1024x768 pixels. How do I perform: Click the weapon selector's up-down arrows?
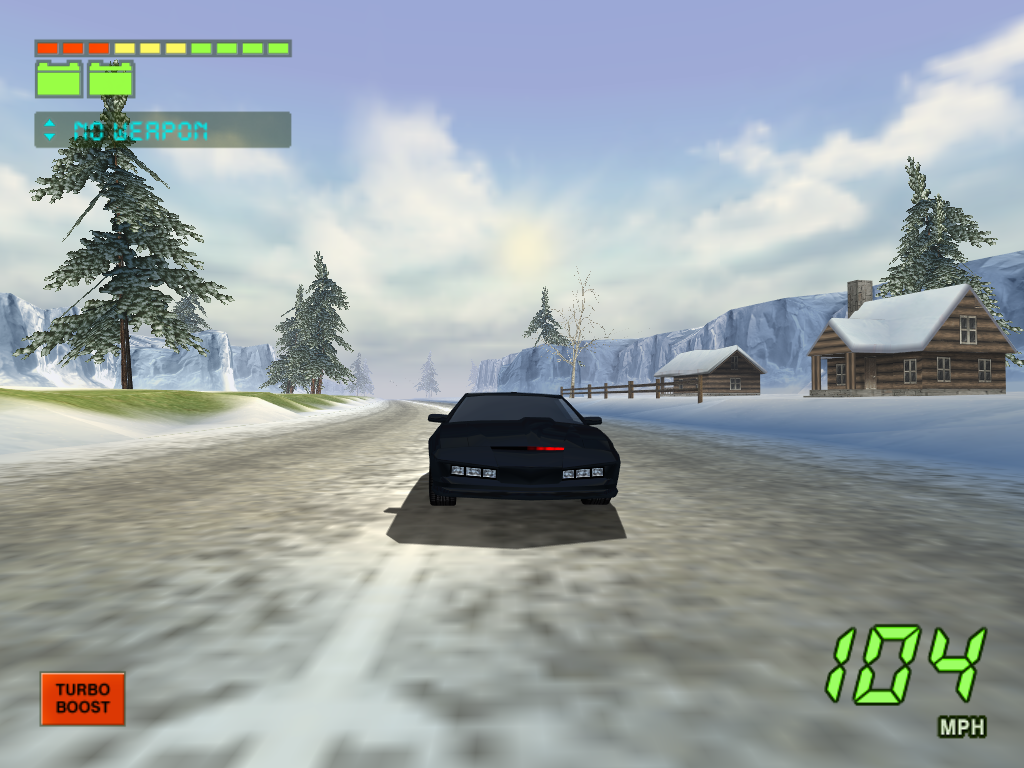pos(50,130)
